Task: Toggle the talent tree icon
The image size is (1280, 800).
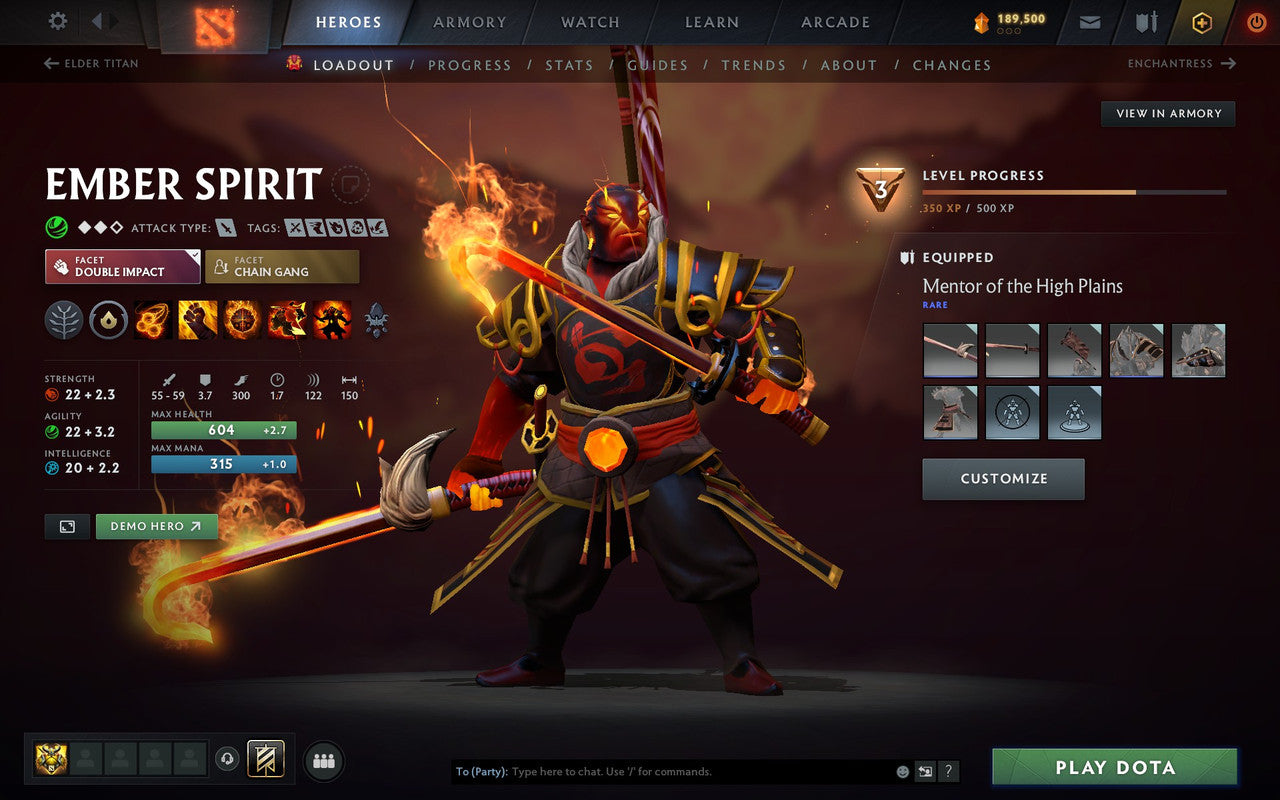Action: (x=62, y=320)
